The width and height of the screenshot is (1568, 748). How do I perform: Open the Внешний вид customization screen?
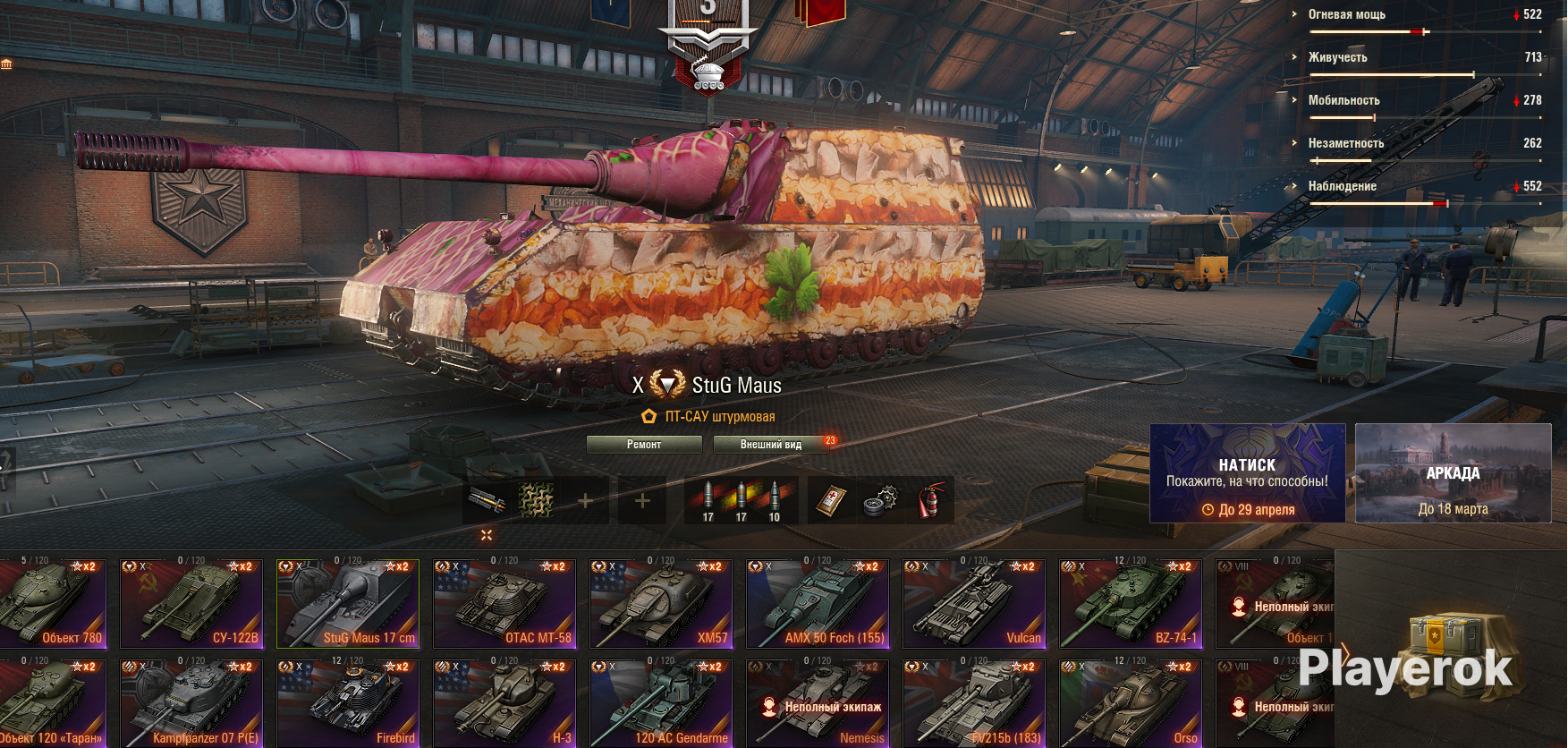click(771, 445)
